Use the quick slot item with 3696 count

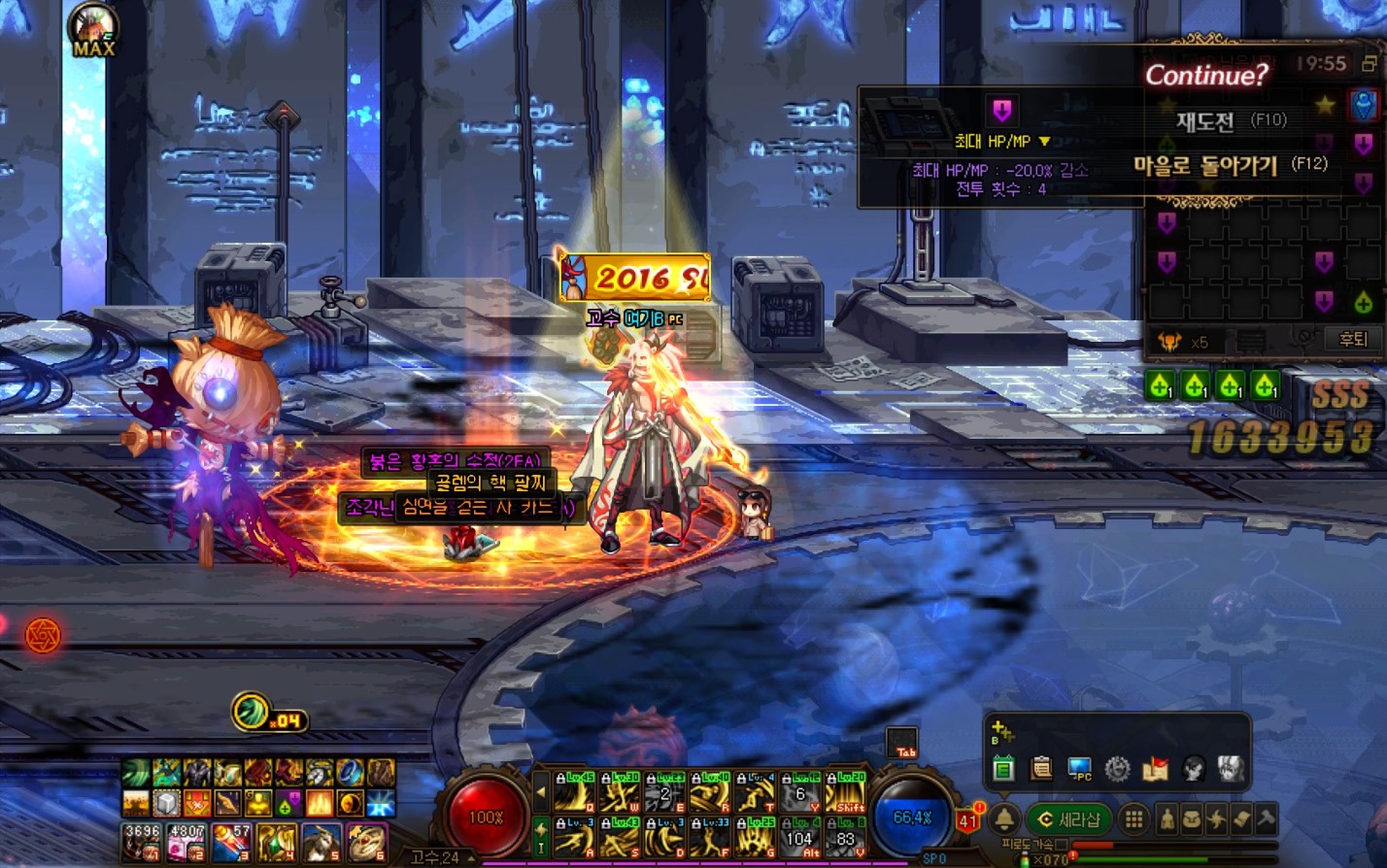pyautogui.click(x=142, y=842)
